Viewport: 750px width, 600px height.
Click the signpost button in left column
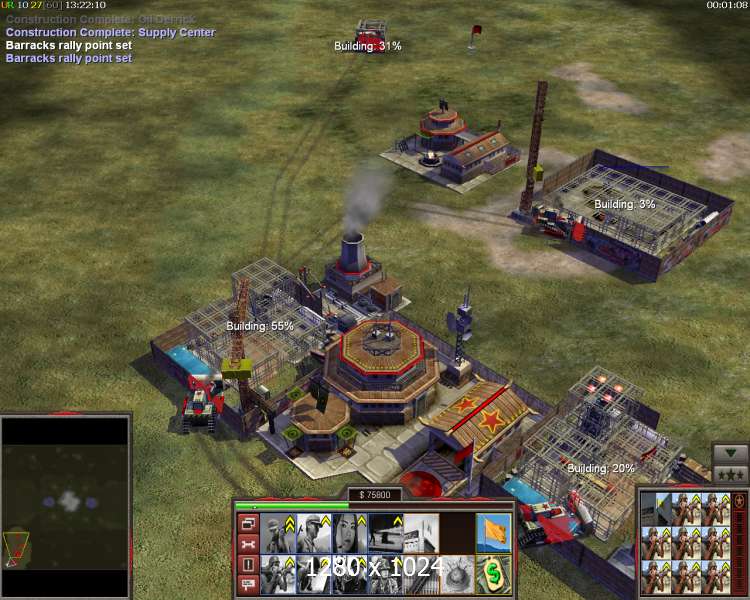tap(248, 586)
